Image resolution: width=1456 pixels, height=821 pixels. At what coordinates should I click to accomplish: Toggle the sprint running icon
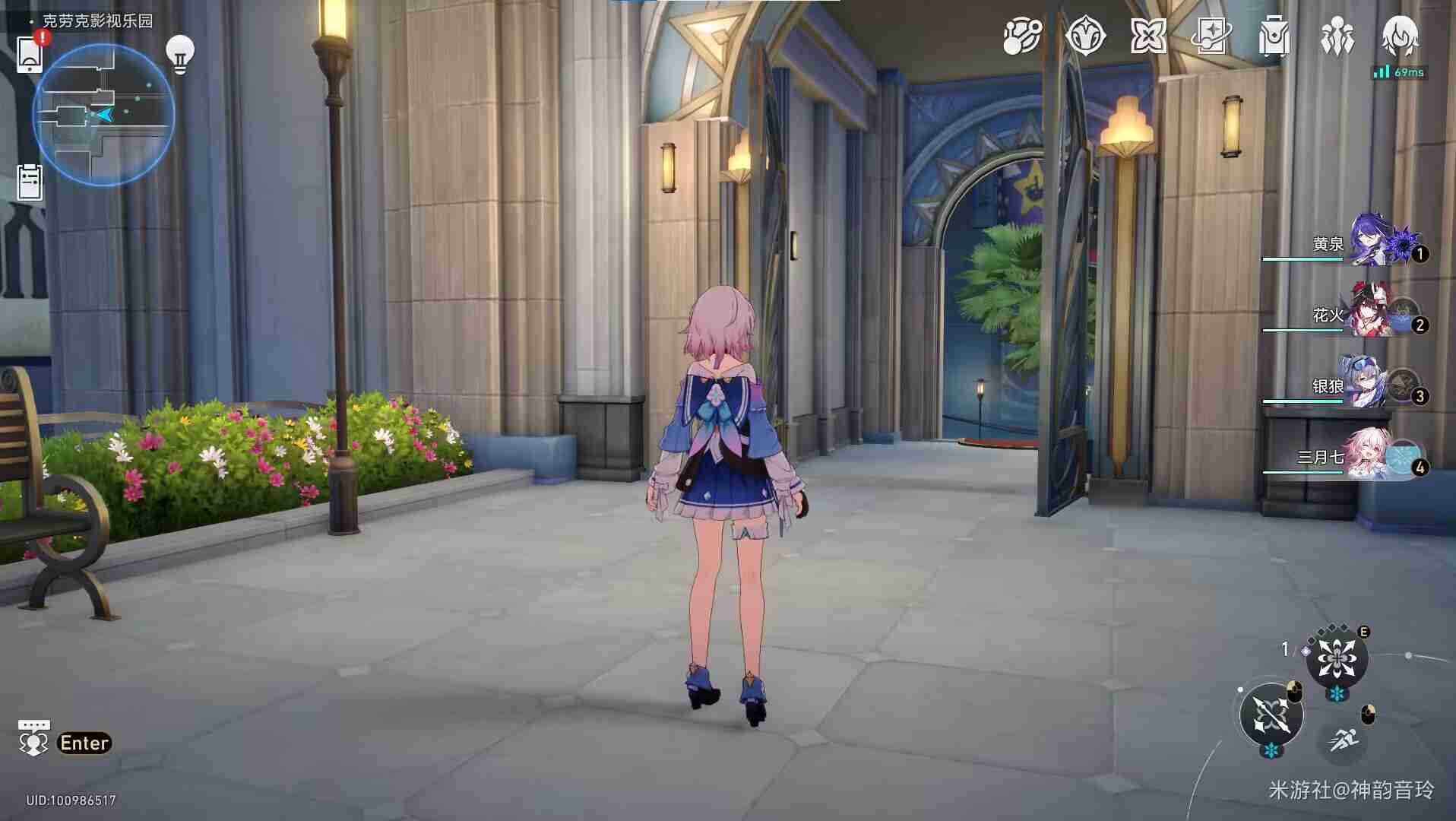[1342, 738]
